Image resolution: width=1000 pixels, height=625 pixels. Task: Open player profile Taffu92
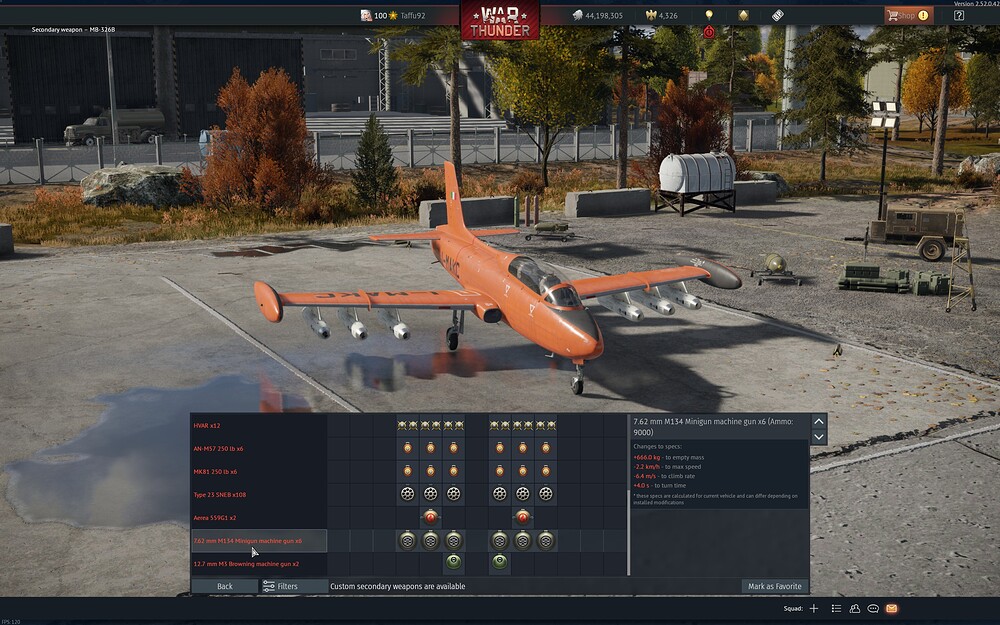[x=406, y=16]
